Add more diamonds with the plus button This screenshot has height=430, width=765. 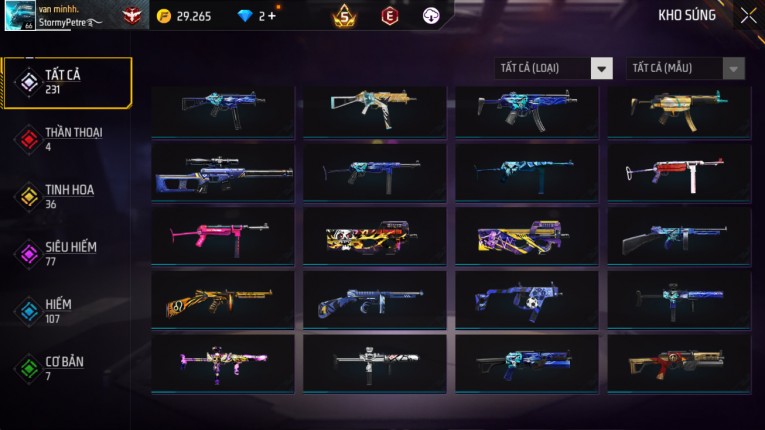tap(273, 16)
